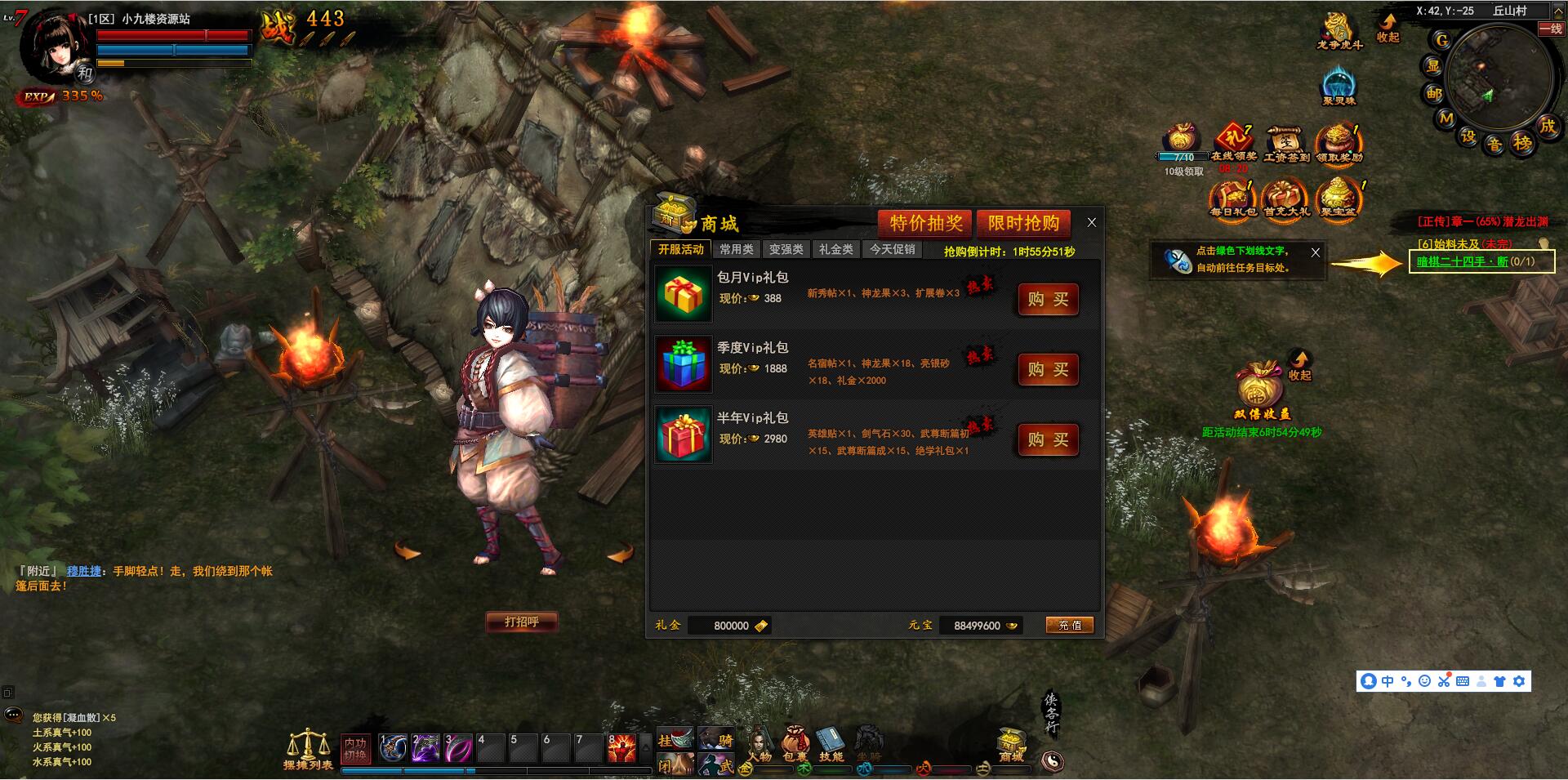The height and width of the screenshot is (780, 1568).
Task: Follow the green quest link 暗棋二十四手·断
Action: tap(1462, 261)
